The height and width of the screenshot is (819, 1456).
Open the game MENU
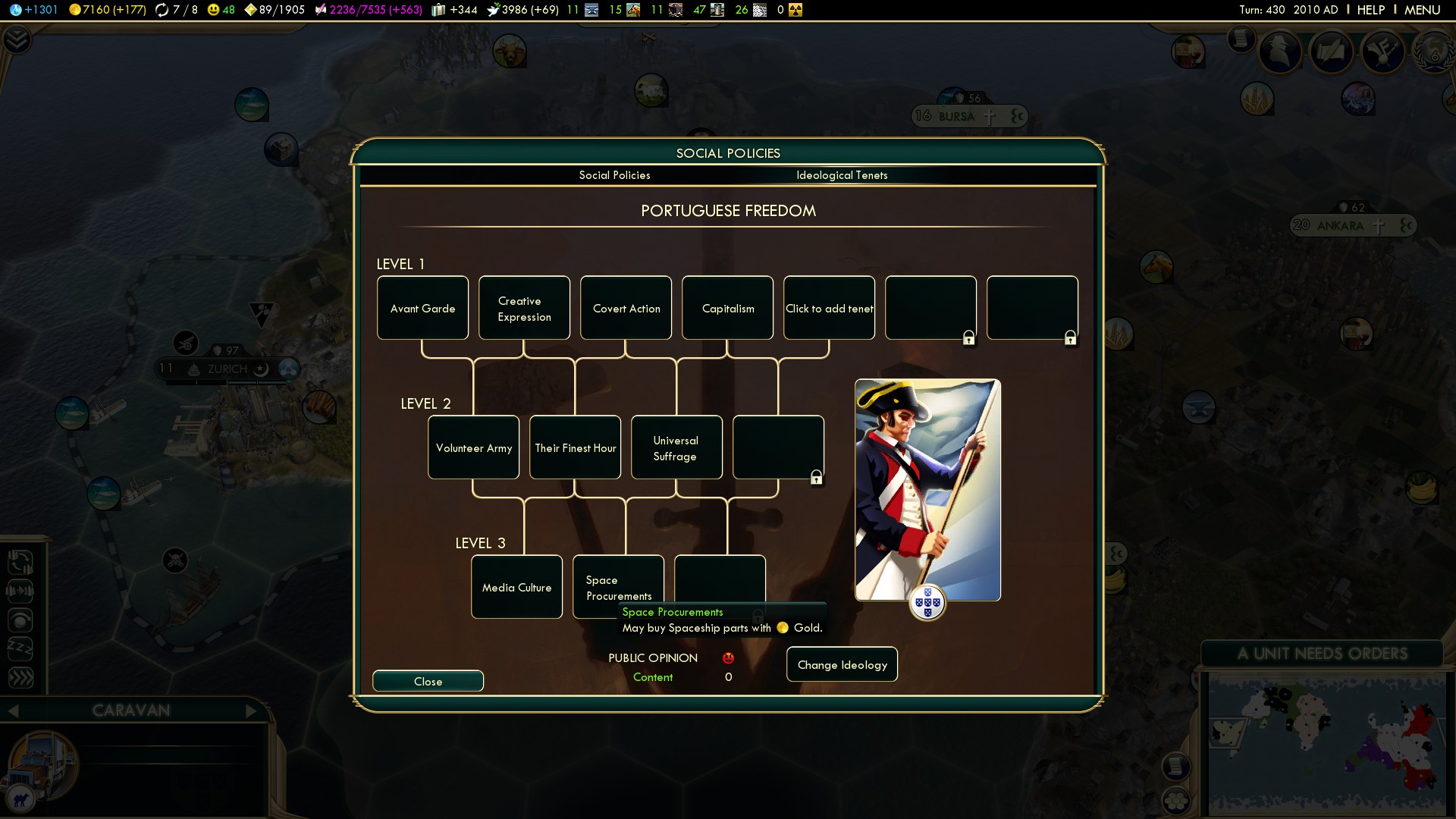click(1422, 10)
